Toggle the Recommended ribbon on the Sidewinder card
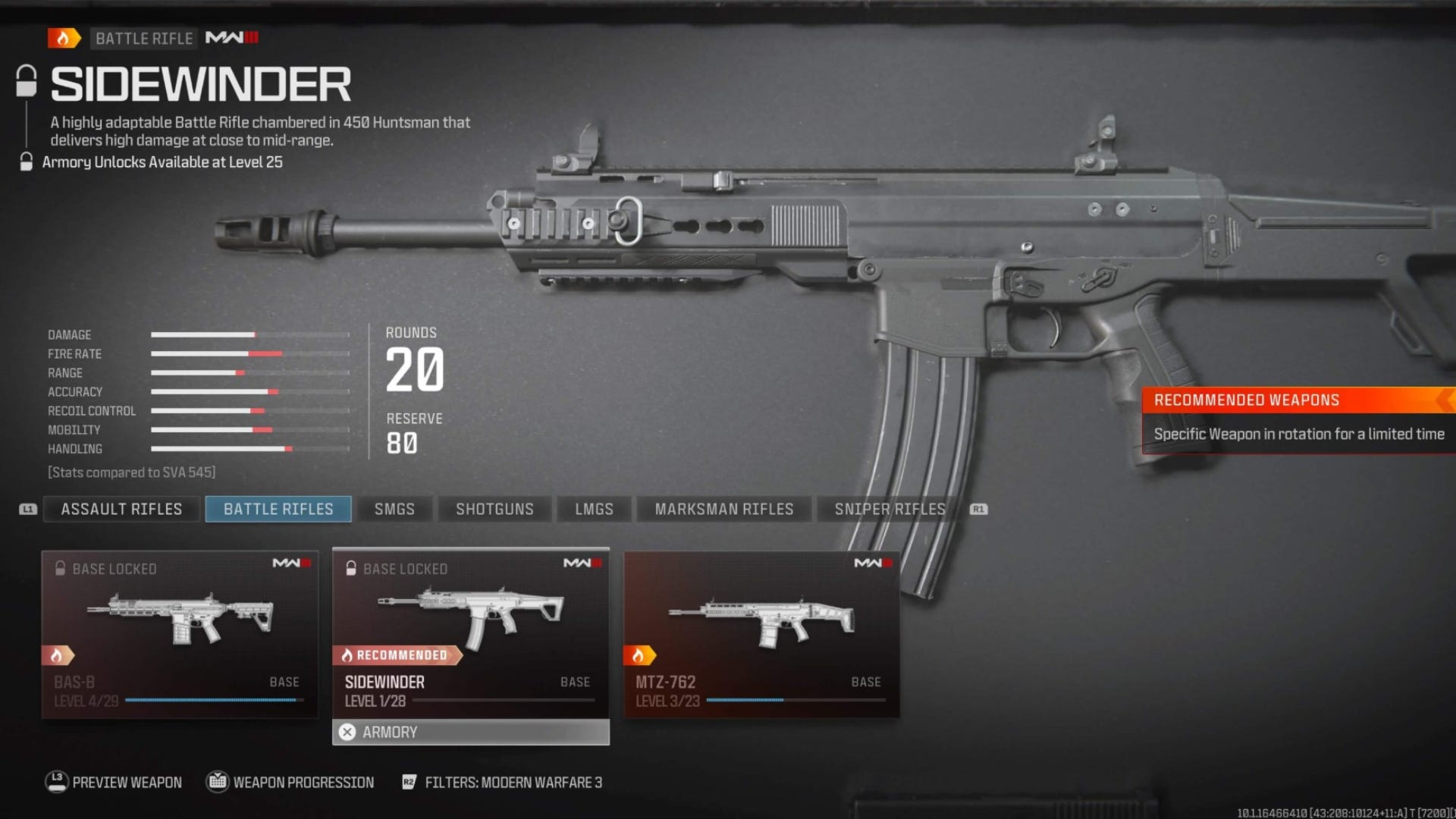This screenshot has height=819, width=1456. point(396,654)
